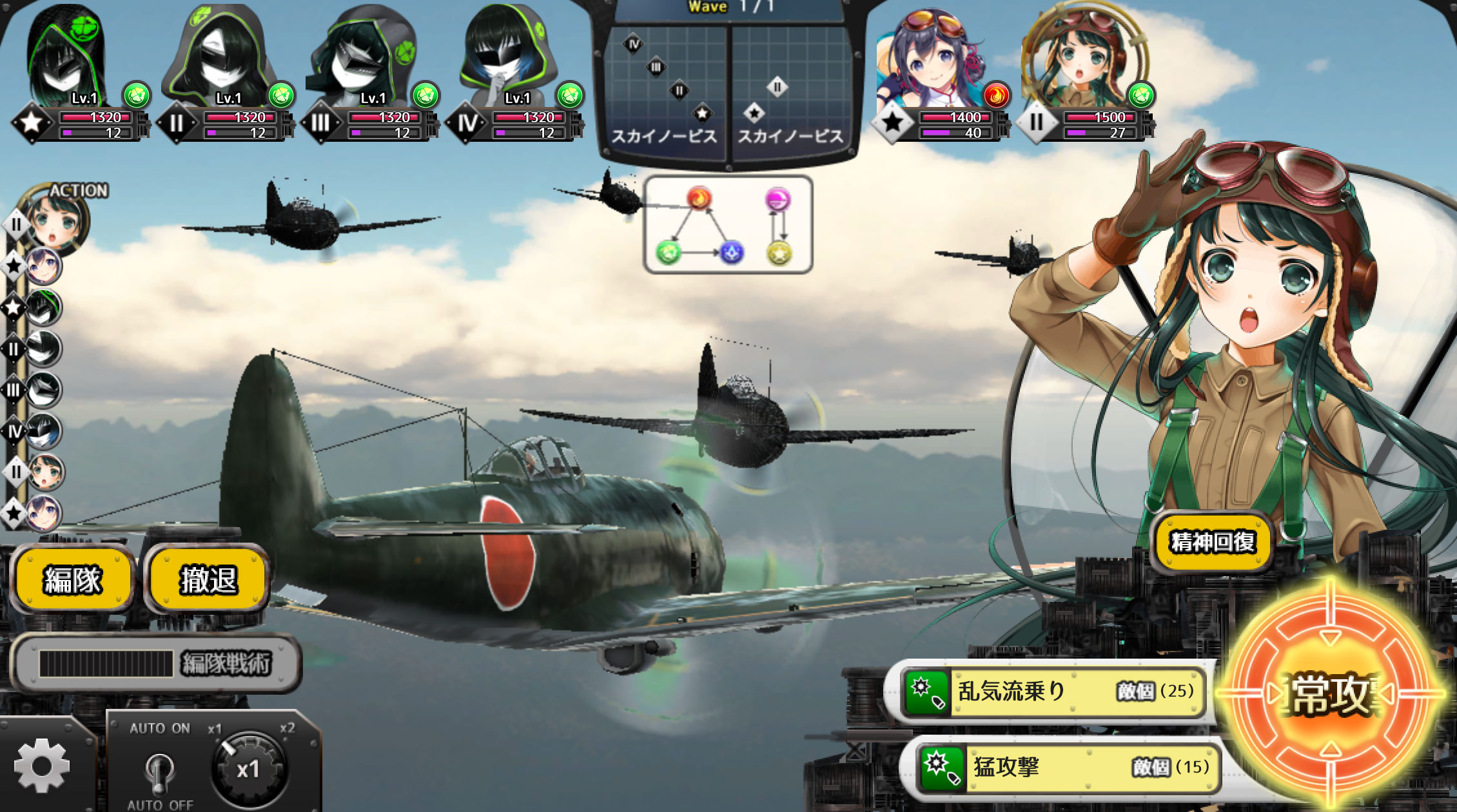Activate the 編隊戦術 formation tactics gauge
The height and width of the screenshot is (812, 1457).
tap(156, 663)
